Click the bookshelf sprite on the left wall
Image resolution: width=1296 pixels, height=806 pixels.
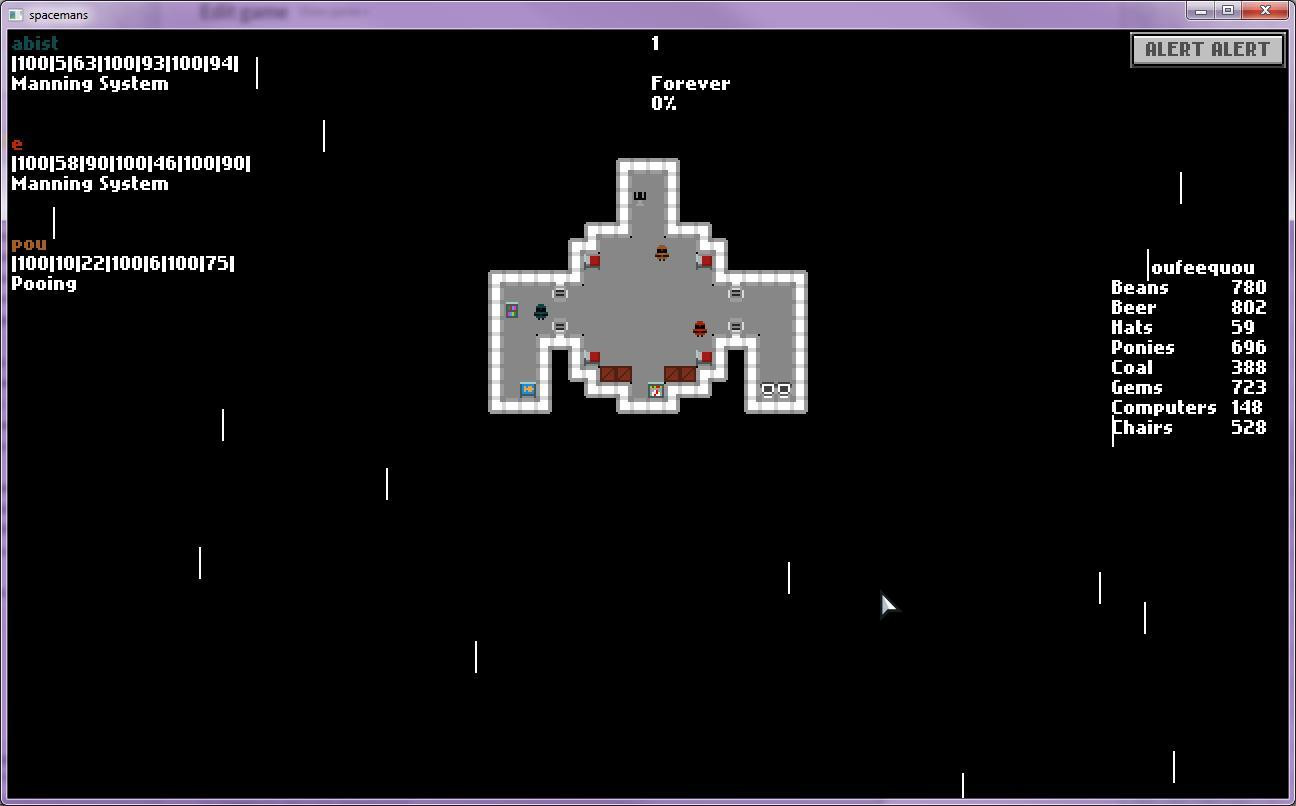tap(511, 310)
